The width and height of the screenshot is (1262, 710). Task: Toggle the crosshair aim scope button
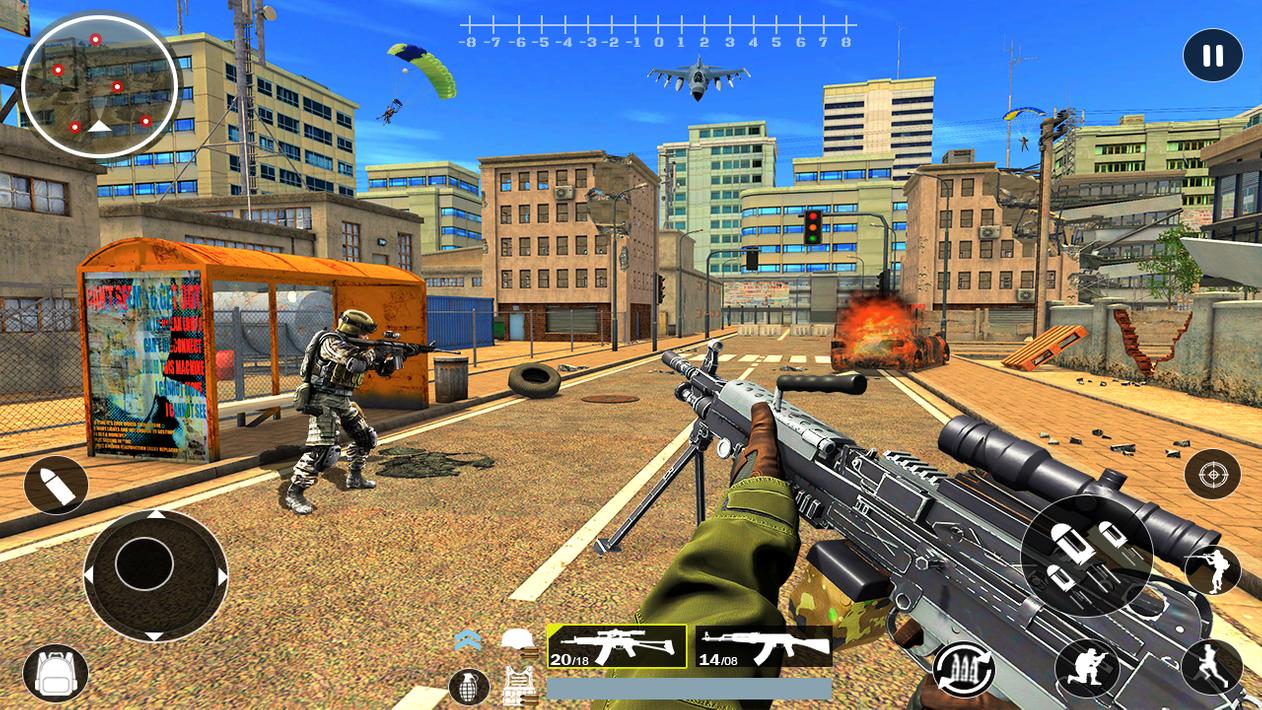coord(1212,474)
